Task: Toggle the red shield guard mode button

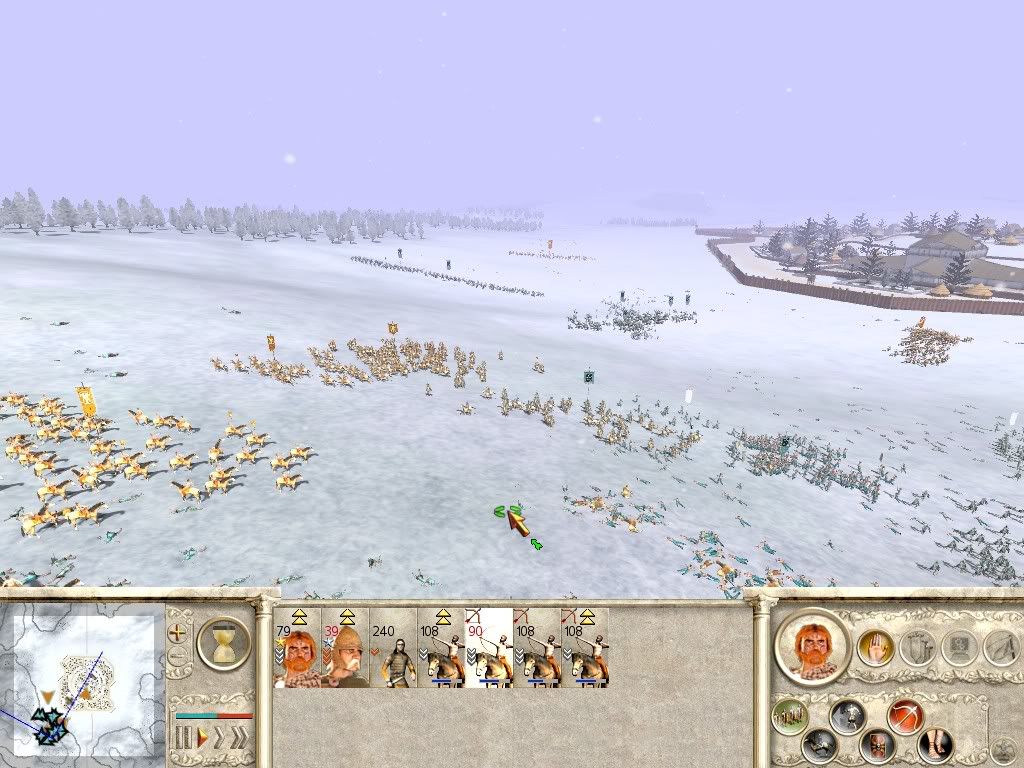Action: pos(877,745)
